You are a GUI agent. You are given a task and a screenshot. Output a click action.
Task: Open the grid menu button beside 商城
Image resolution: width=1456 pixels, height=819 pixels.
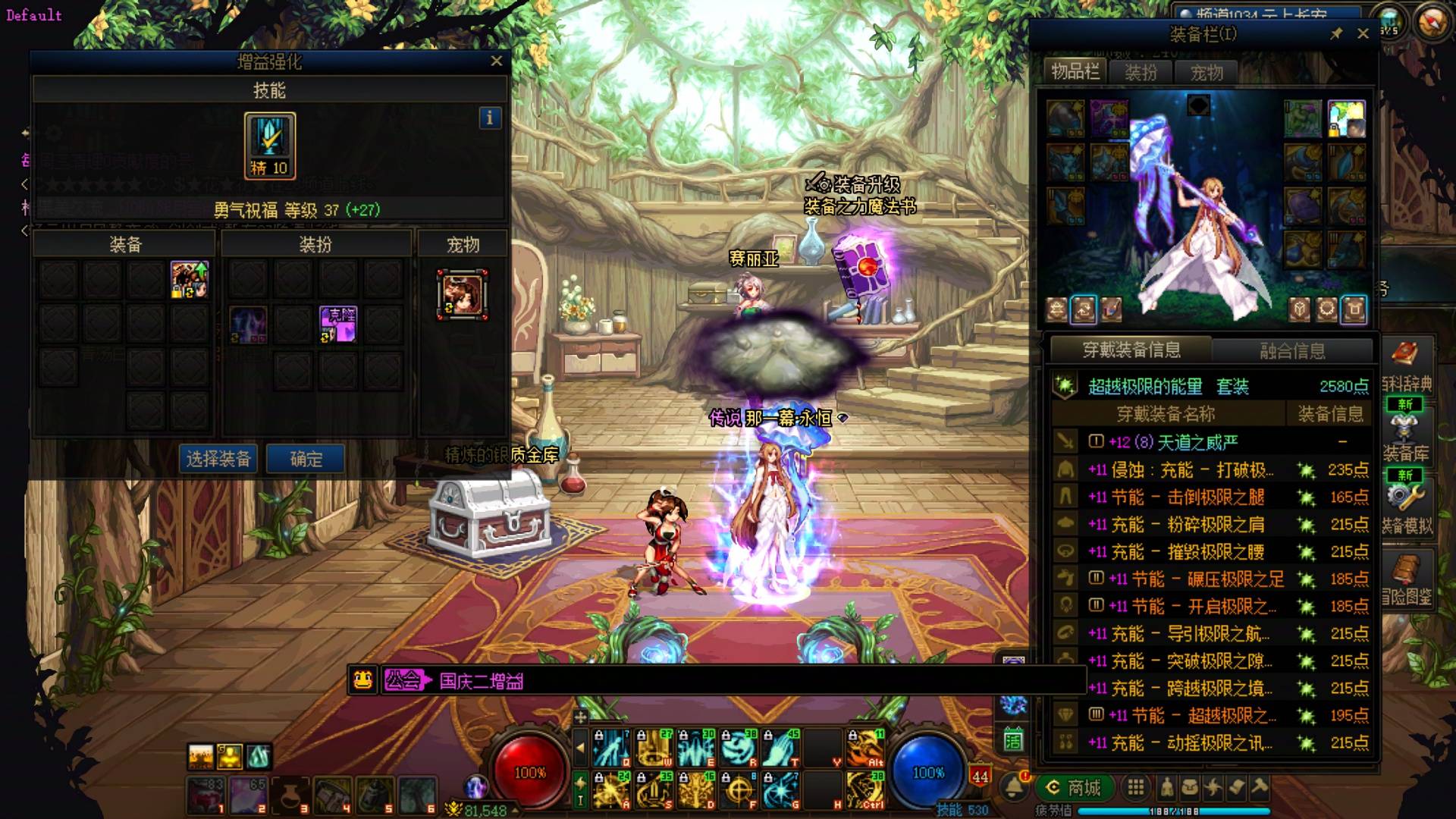point(1135,788)
